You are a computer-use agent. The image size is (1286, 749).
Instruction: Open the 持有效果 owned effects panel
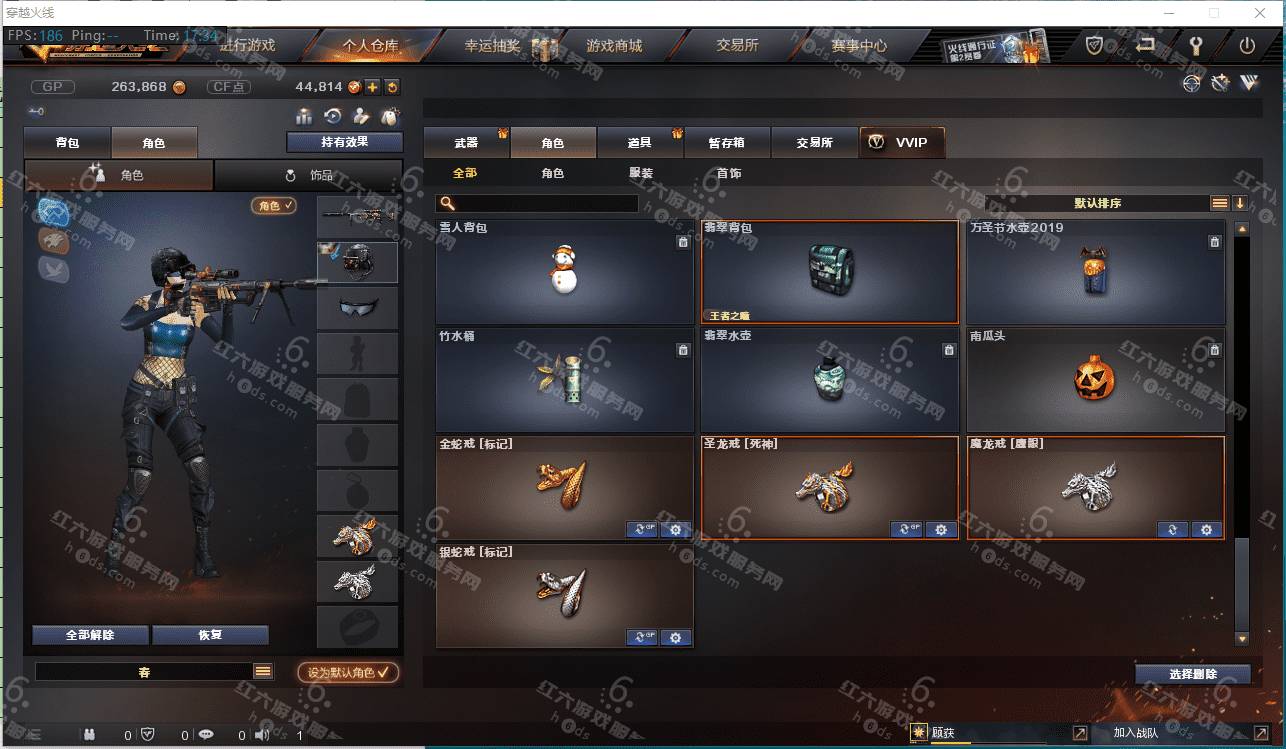point(344,142)
